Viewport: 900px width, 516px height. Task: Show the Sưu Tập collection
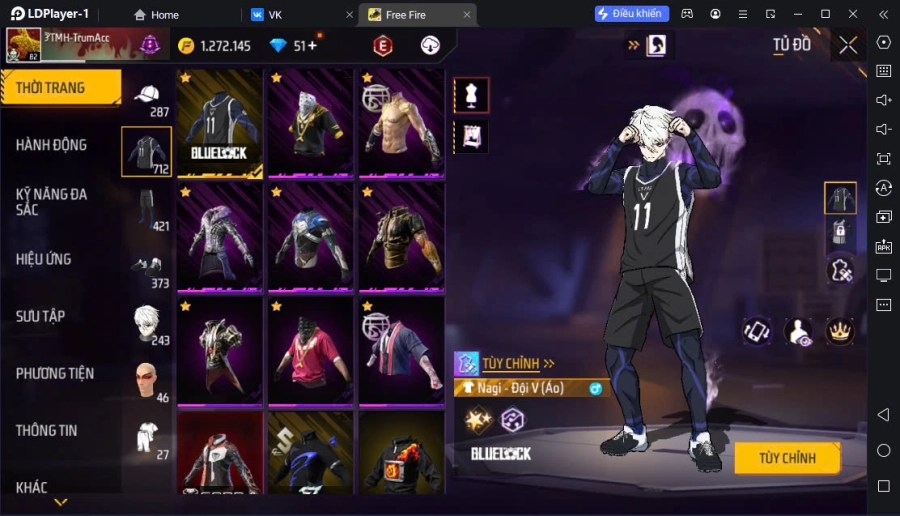tap(41, 316)
